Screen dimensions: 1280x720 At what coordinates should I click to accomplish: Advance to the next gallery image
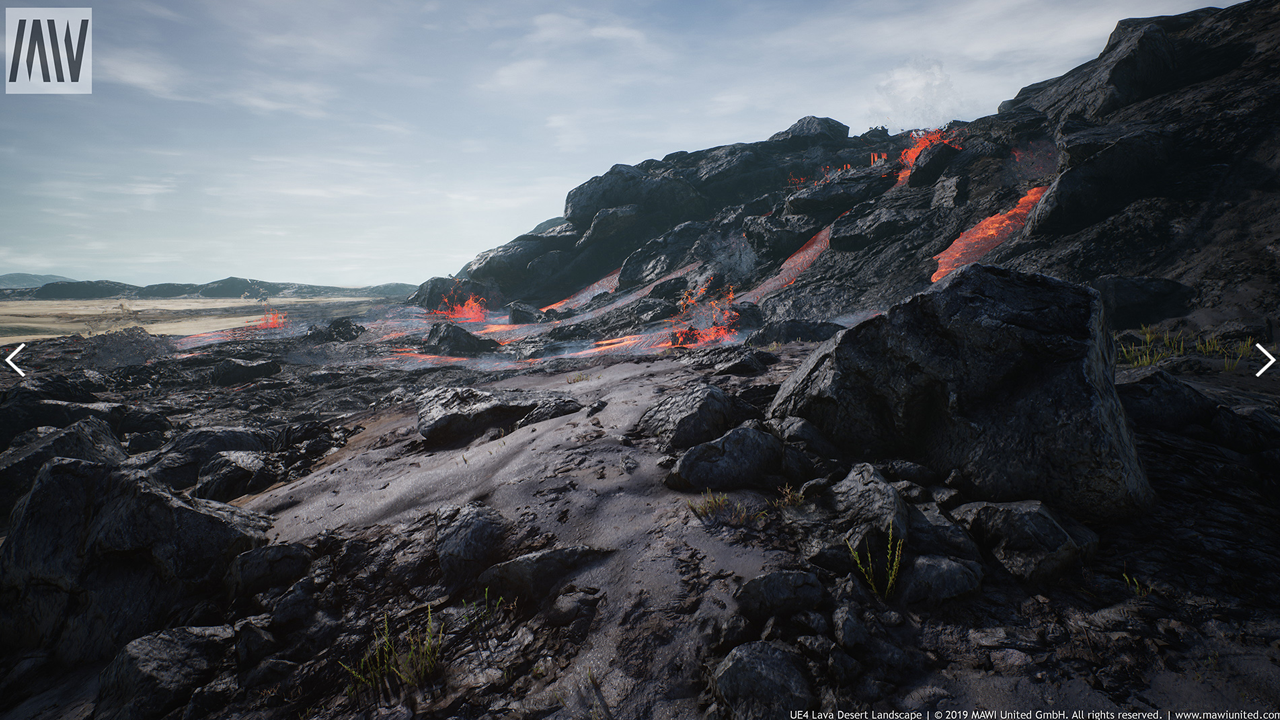1265,360
